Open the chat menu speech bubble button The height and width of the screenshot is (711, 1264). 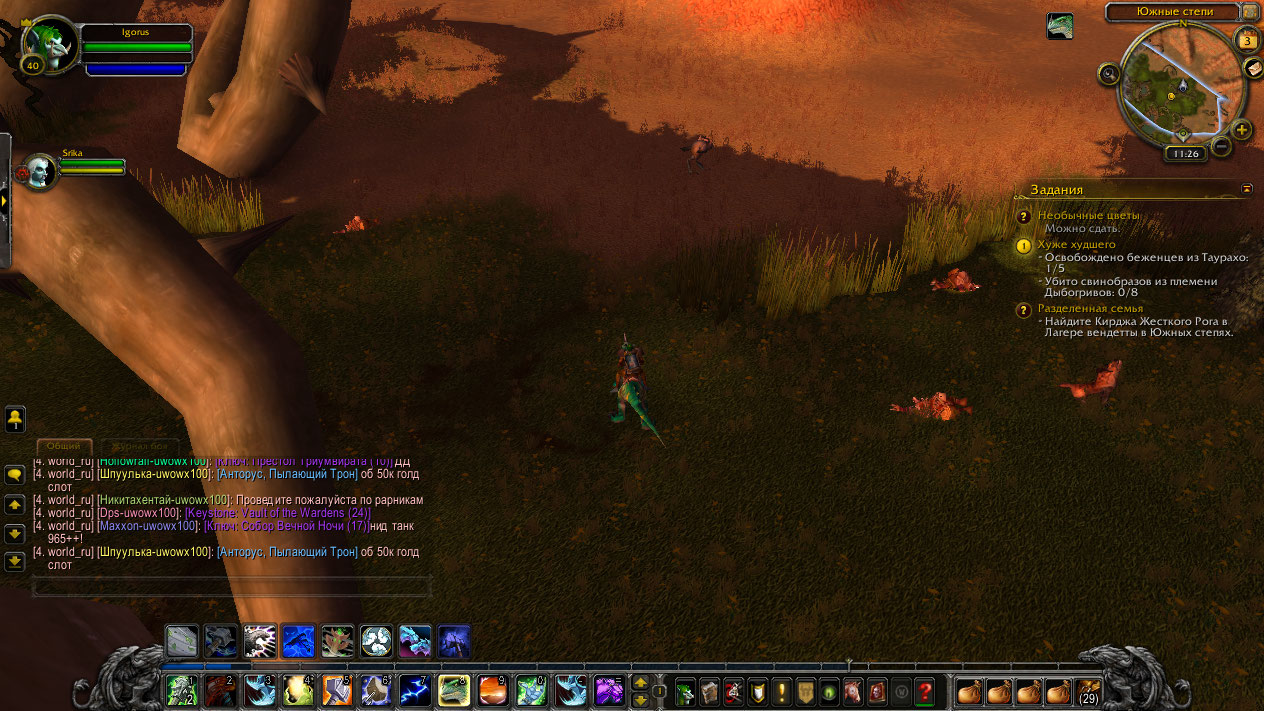[15, 474]
